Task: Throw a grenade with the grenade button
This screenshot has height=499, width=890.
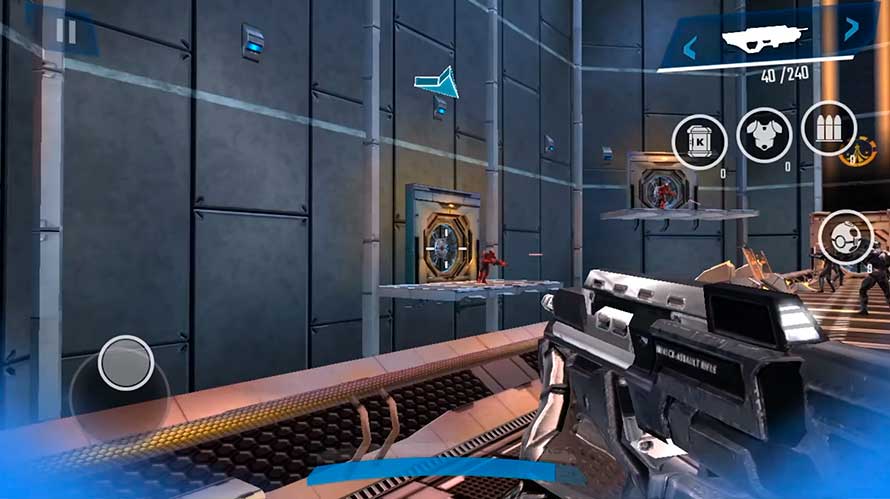Action: tap(845, 238)
